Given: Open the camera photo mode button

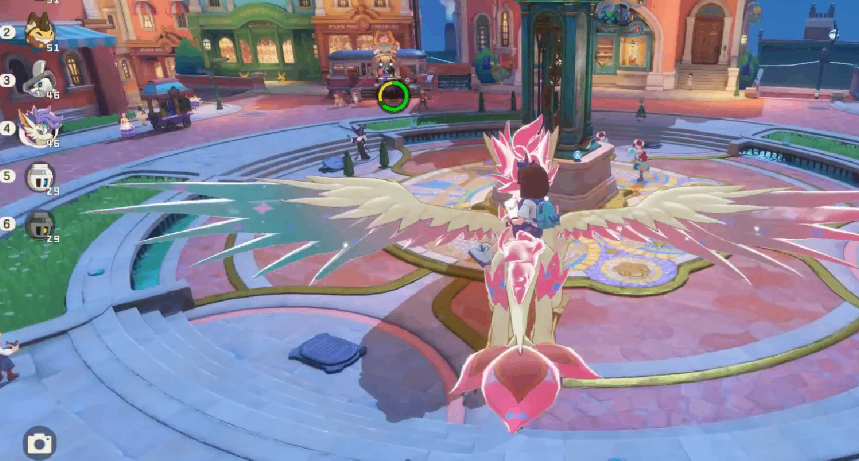Looking at the screenshot, I should (39, 442).
